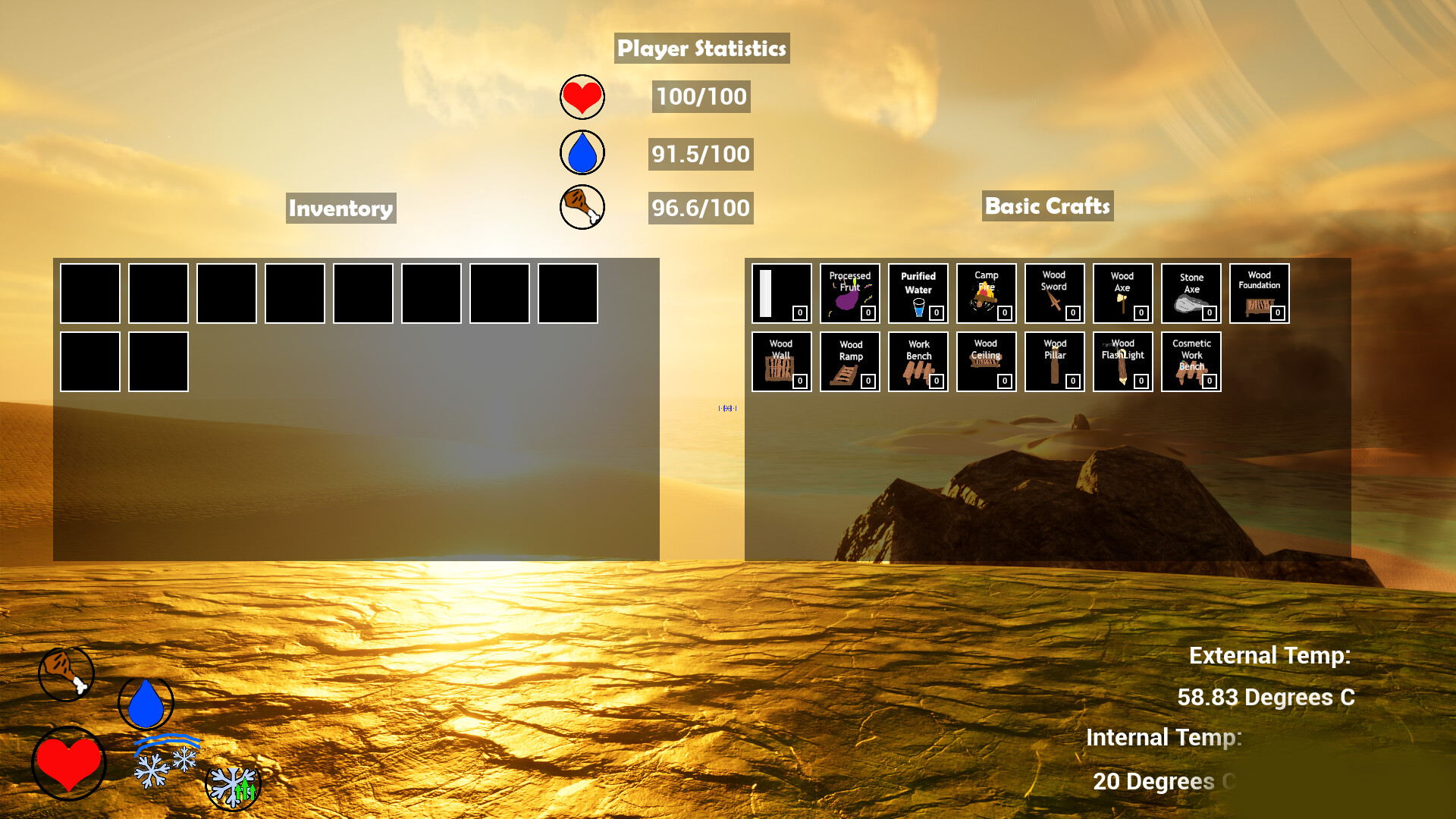The width and height of the screenshot is (1456, 819).
Task: Click the Stone Axe crafting icon
Action: [x=1191, y=293]
